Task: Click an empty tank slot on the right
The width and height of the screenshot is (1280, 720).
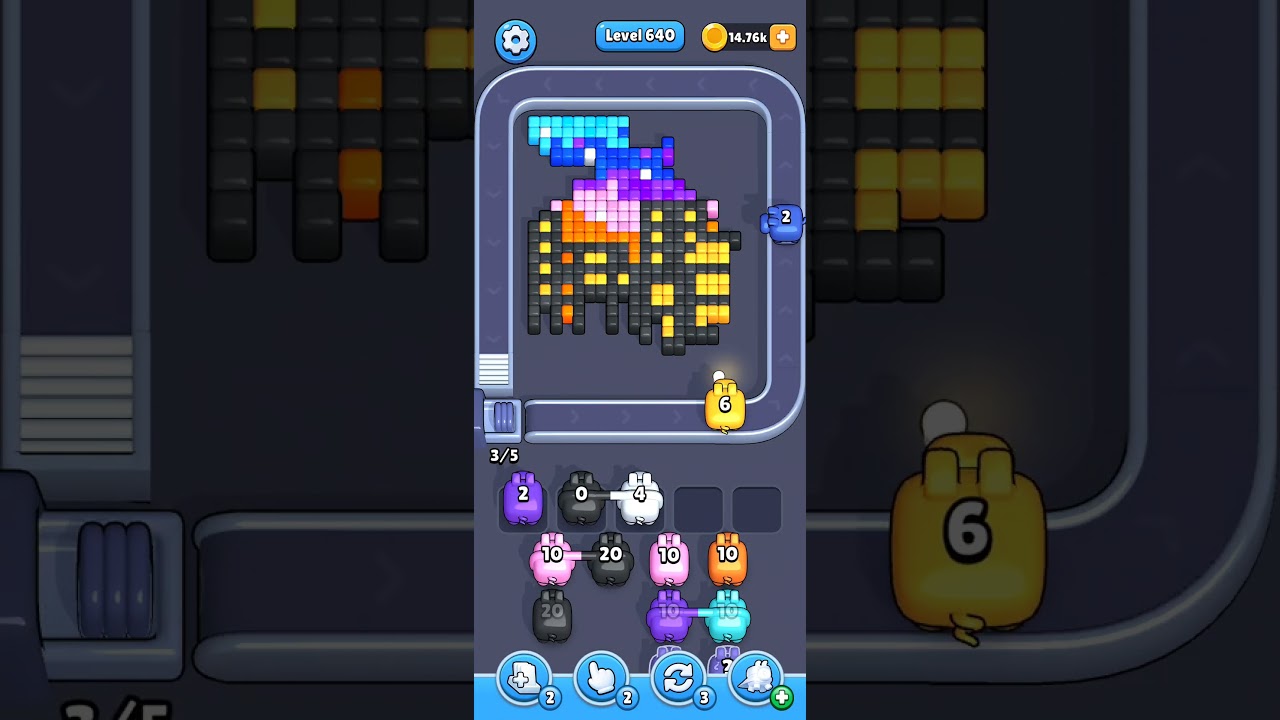Action: click(757, 509)
